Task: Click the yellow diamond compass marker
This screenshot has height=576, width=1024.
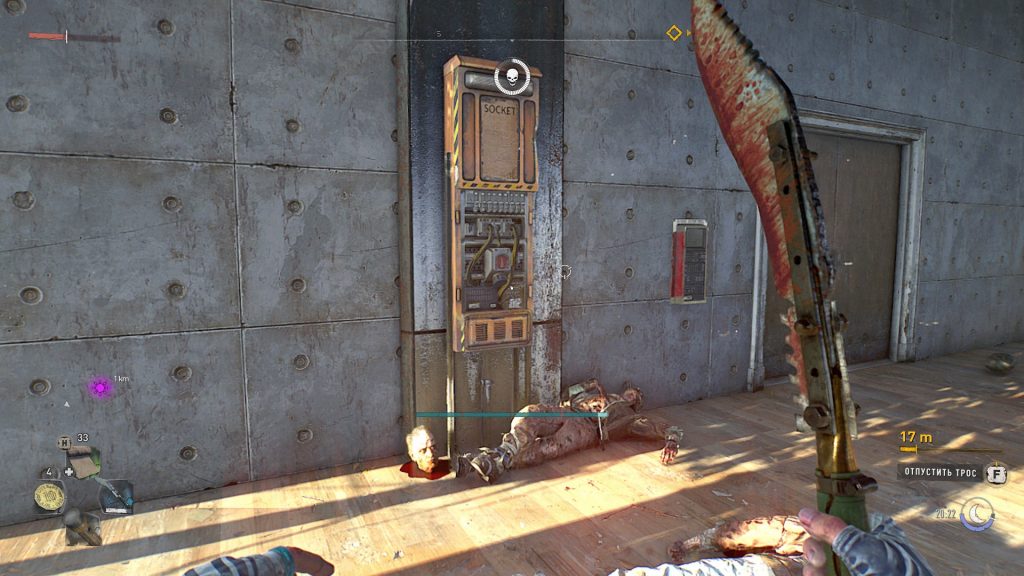Action: click(x=674, y=33)
